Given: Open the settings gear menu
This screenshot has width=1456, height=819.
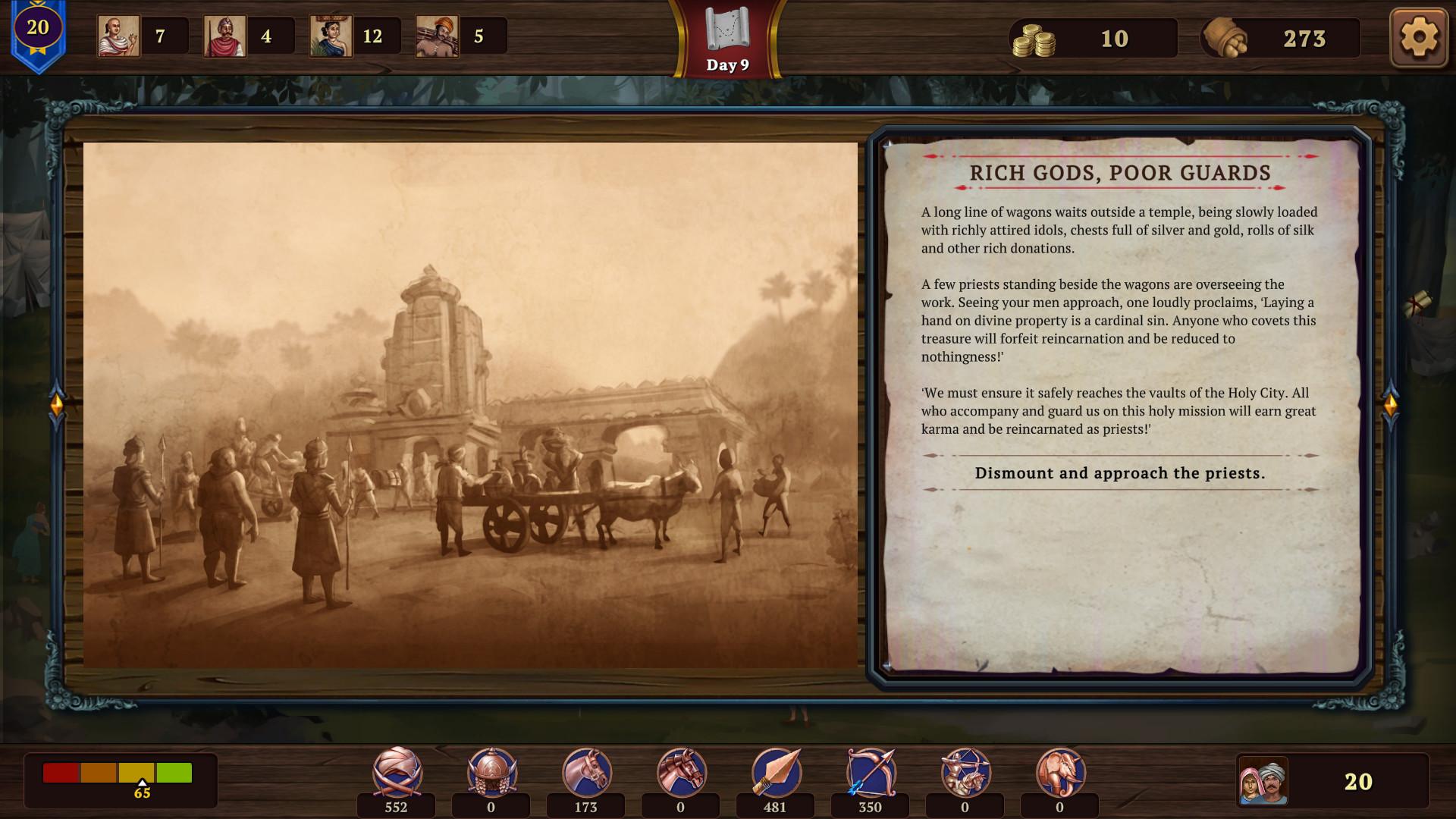Looking at the screenshot, I should click(x=1419, y=37).
